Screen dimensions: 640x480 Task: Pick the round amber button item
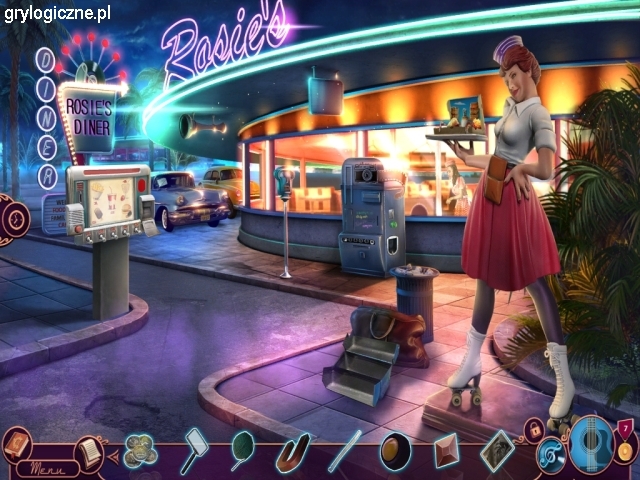click(x=395, y=452)
